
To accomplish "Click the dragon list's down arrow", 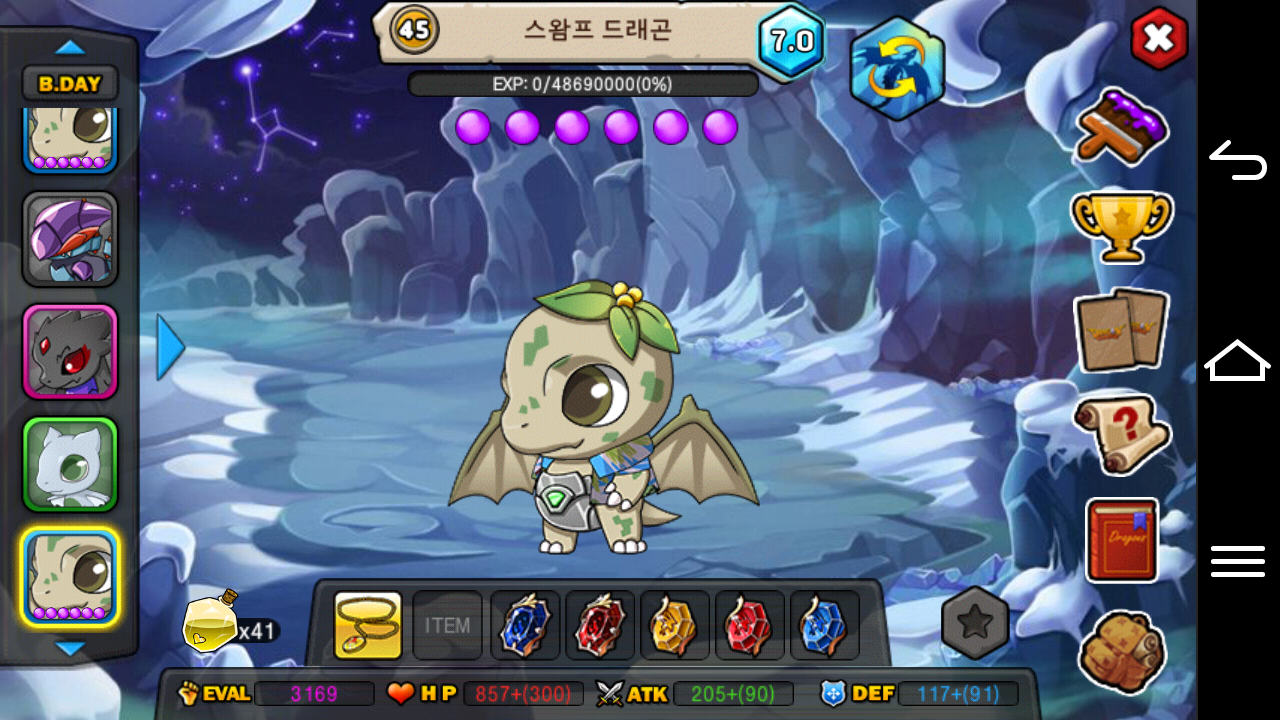I will click(x=70, y=649).
